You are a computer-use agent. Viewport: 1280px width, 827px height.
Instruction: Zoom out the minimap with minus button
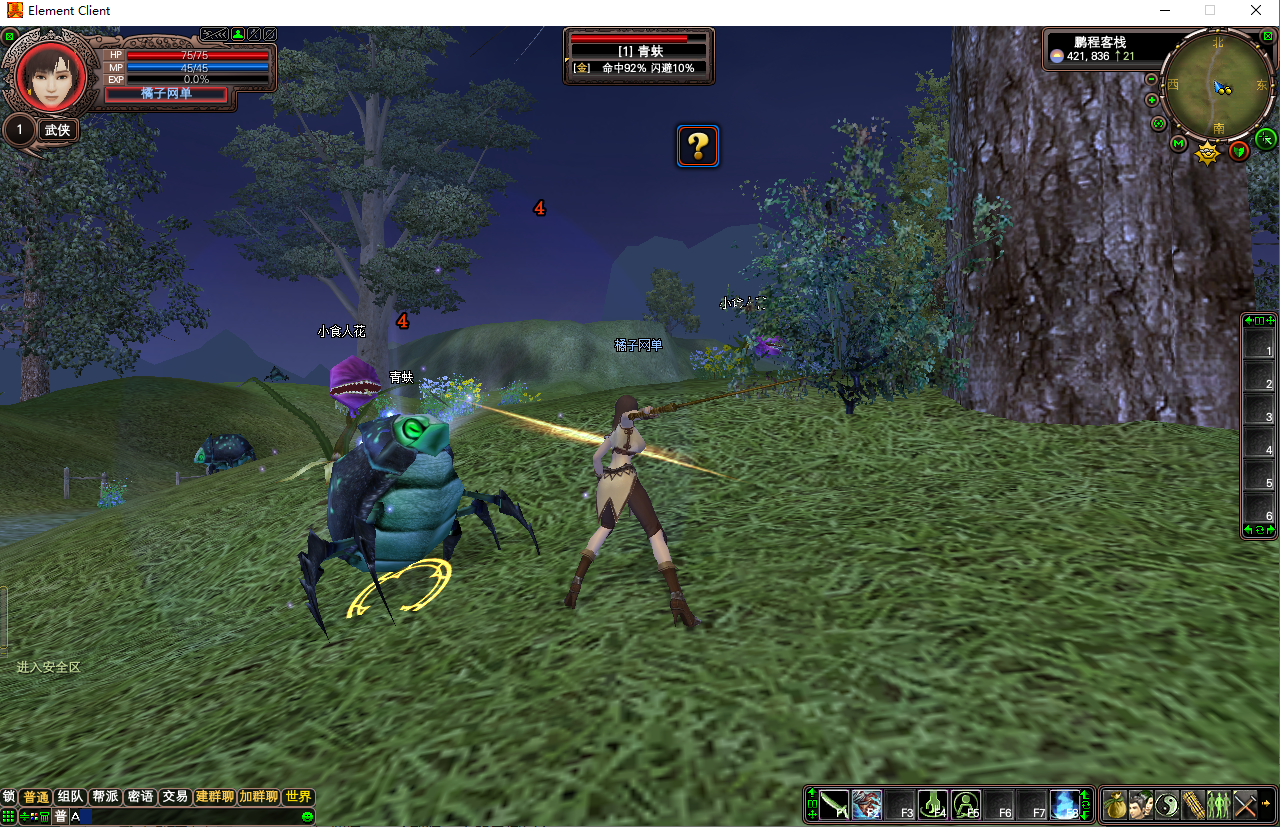click(1151, 79)
